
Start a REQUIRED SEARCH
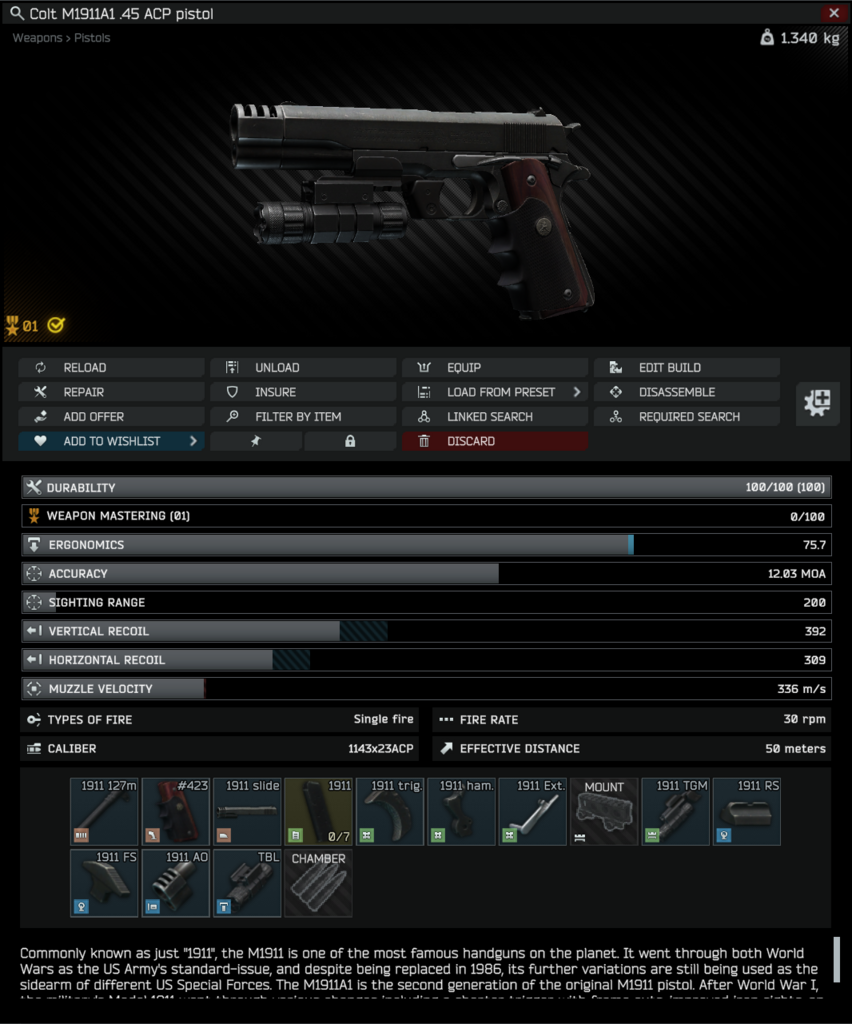686,417
